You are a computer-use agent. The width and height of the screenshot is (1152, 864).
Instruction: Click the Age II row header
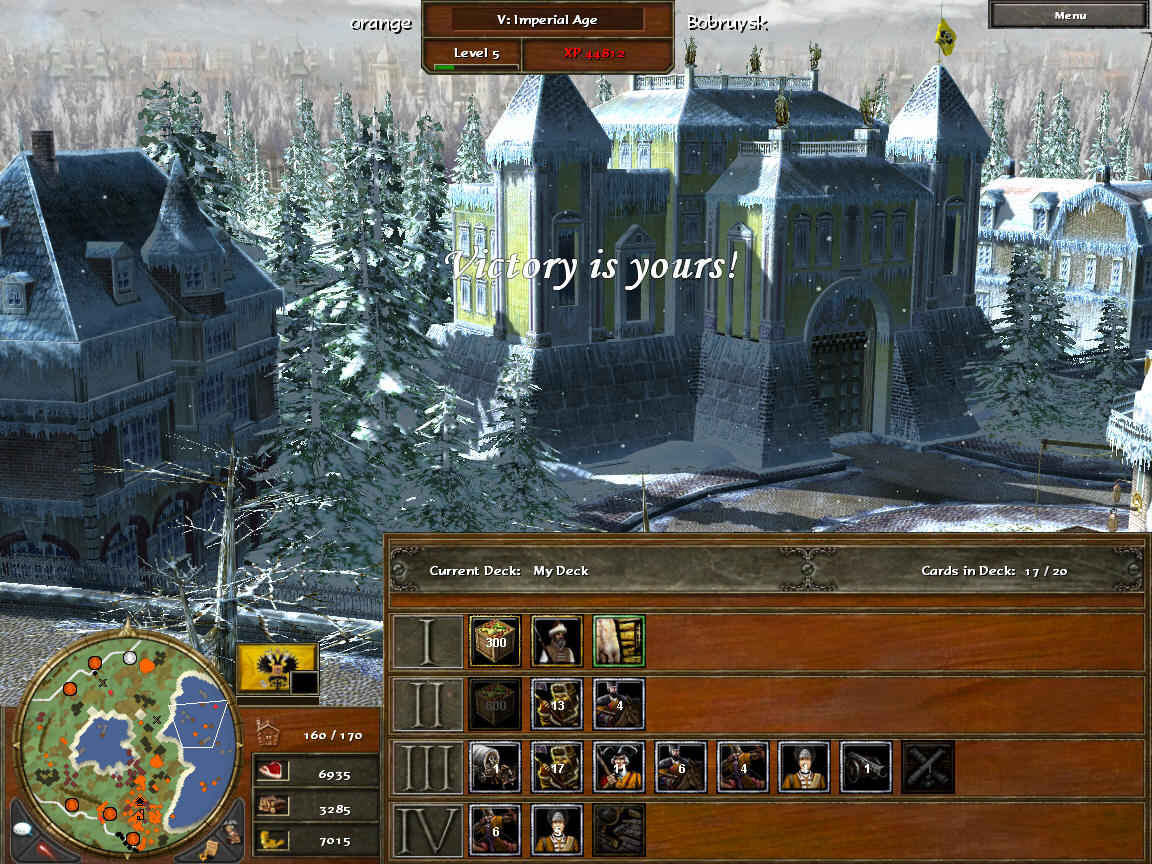coord(428,704)
